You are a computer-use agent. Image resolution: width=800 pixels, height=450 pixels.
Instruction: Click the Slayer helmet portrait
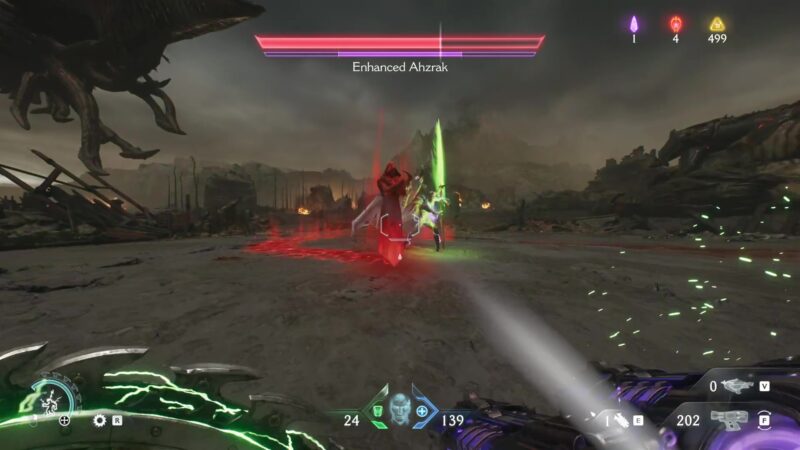pos(399,411)
